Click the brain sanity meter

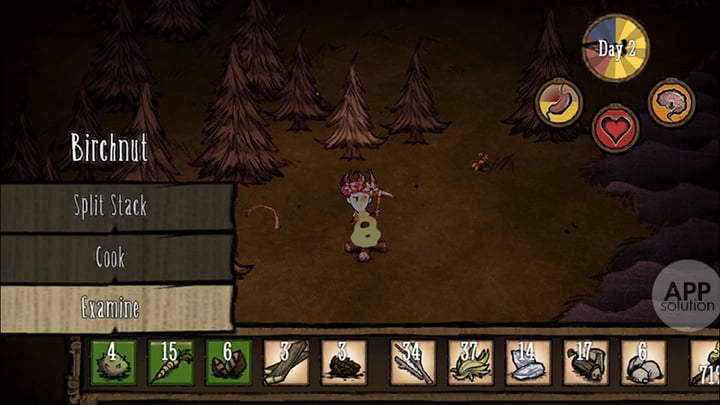pos(670,102)
